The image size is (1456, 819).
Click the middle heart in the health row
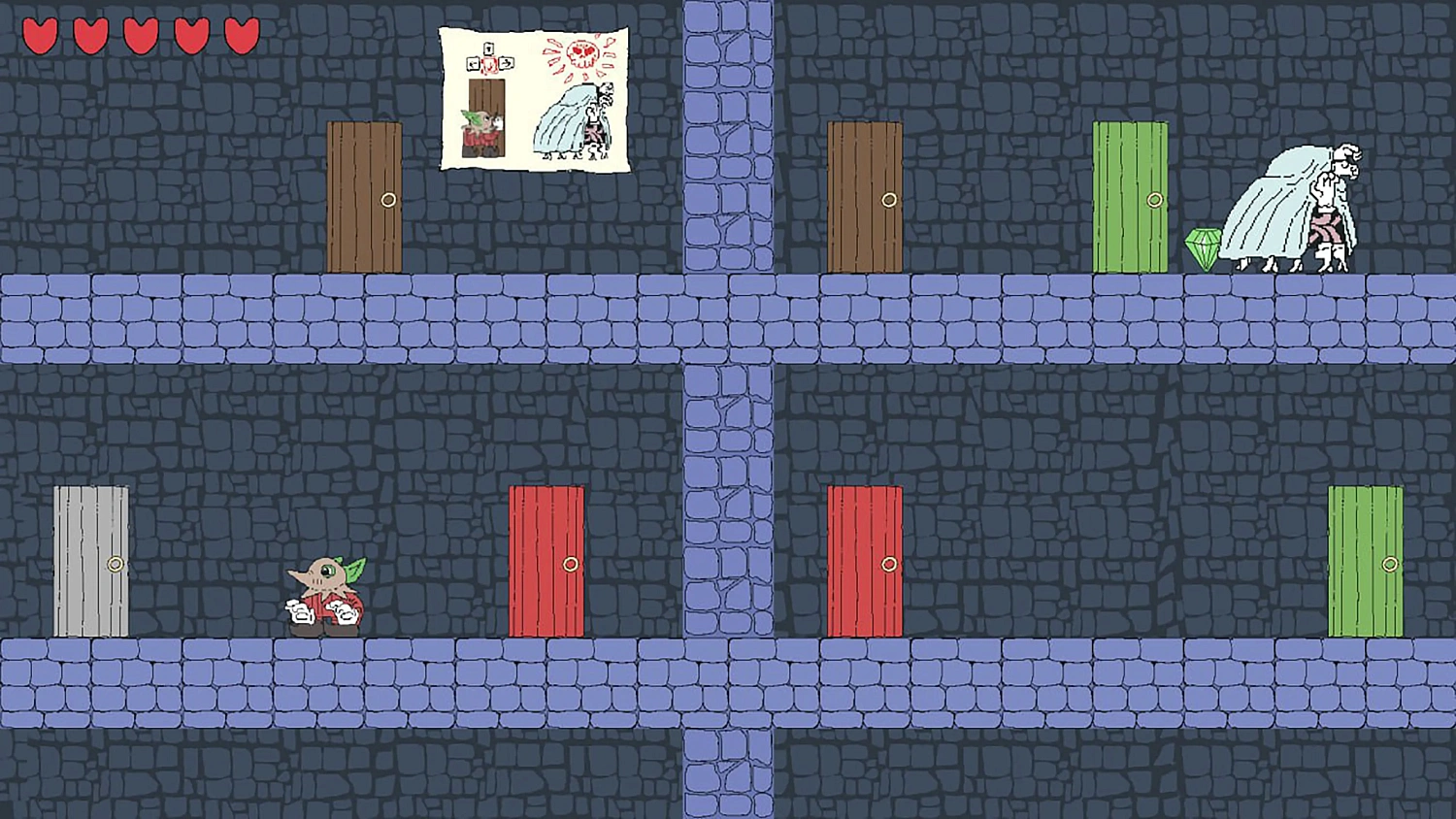[x=140, y=35]
